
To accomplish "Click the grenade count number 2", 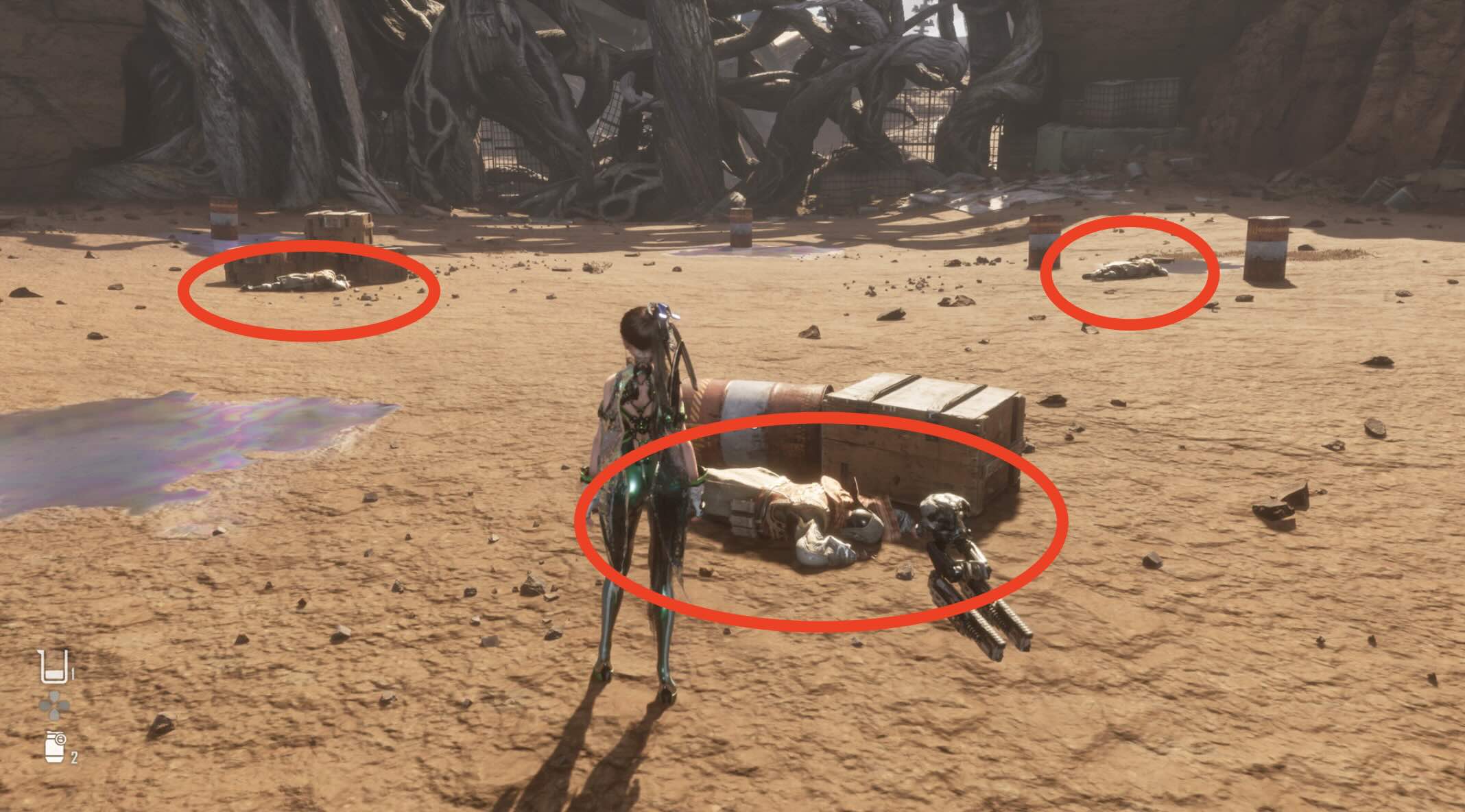I will (x=74, y=757).
